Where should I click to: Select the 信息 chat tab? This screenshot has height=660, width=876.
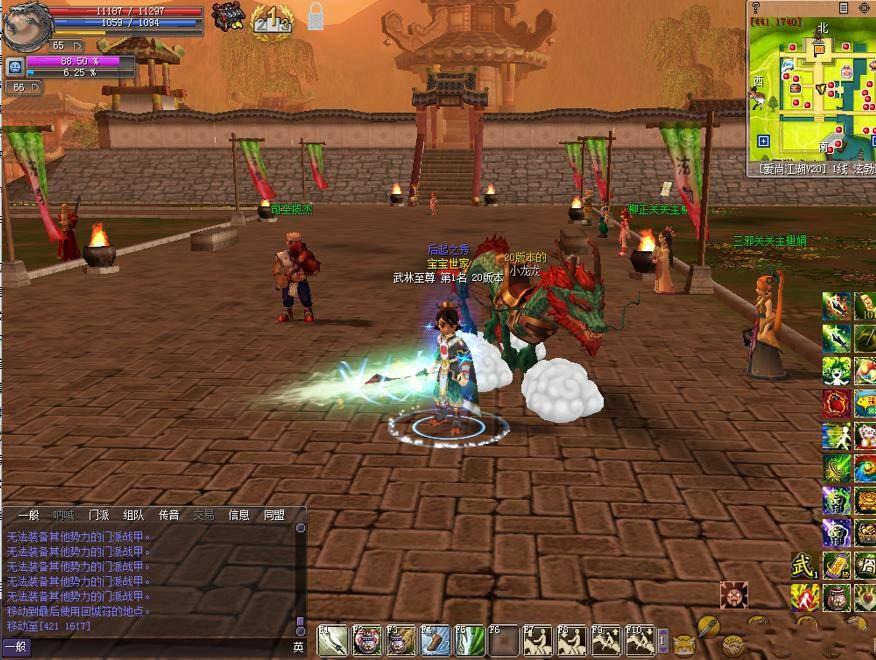(239, 515)
